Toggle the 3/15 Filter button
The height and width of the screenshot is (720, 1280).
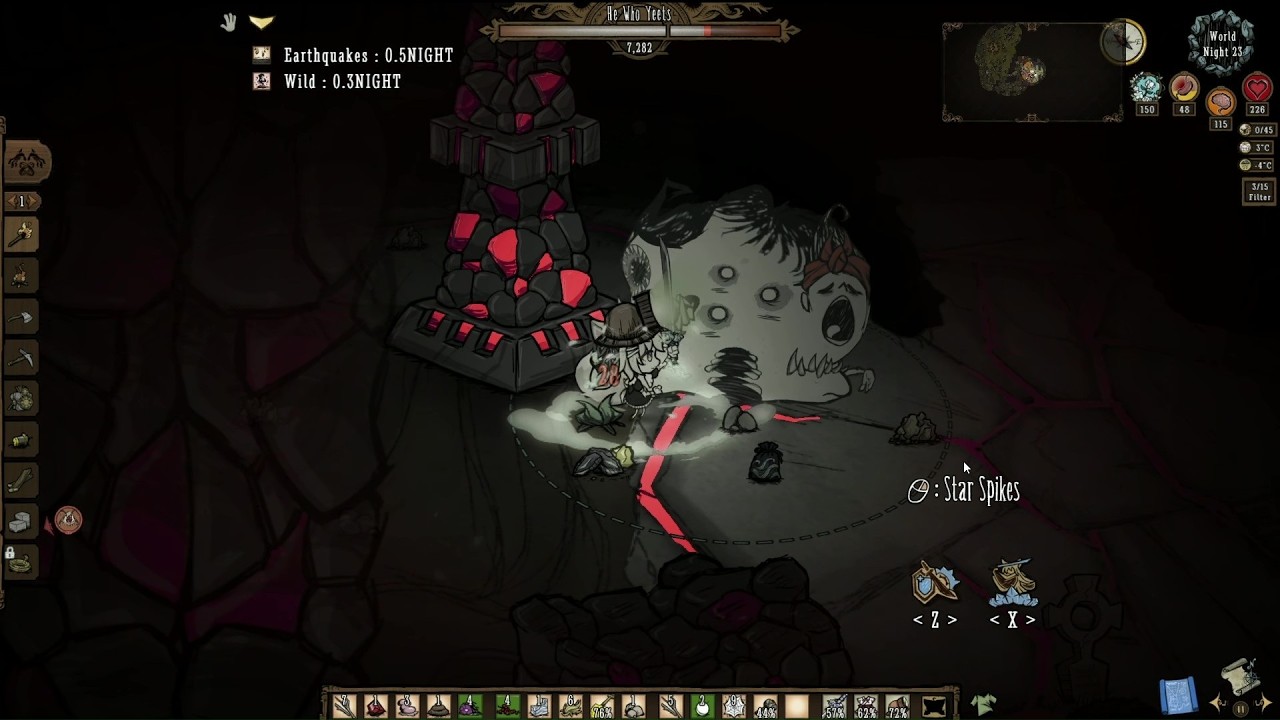pos(1259,191)
